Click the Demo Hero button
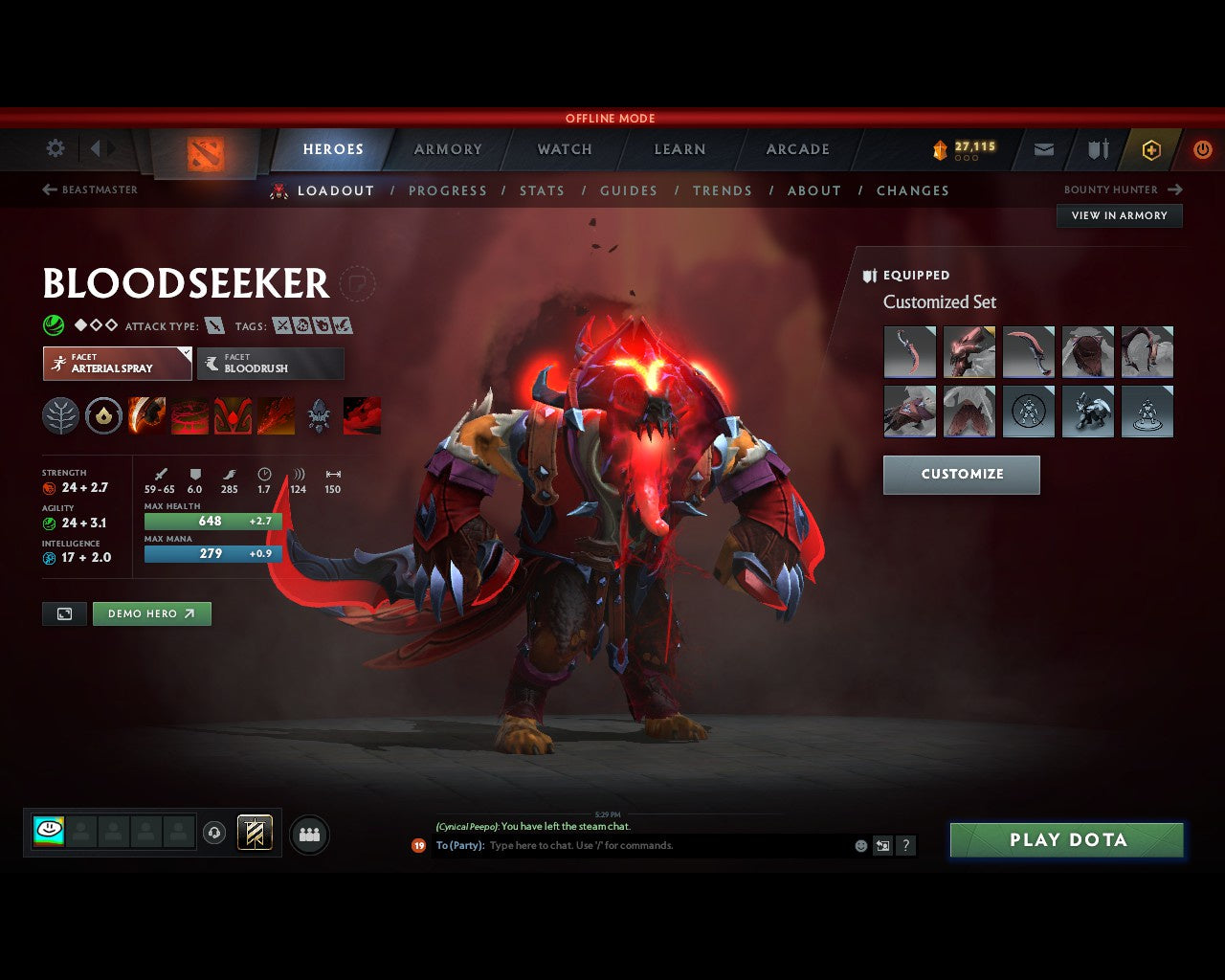 pyautogui.click(x=151, y=613)
